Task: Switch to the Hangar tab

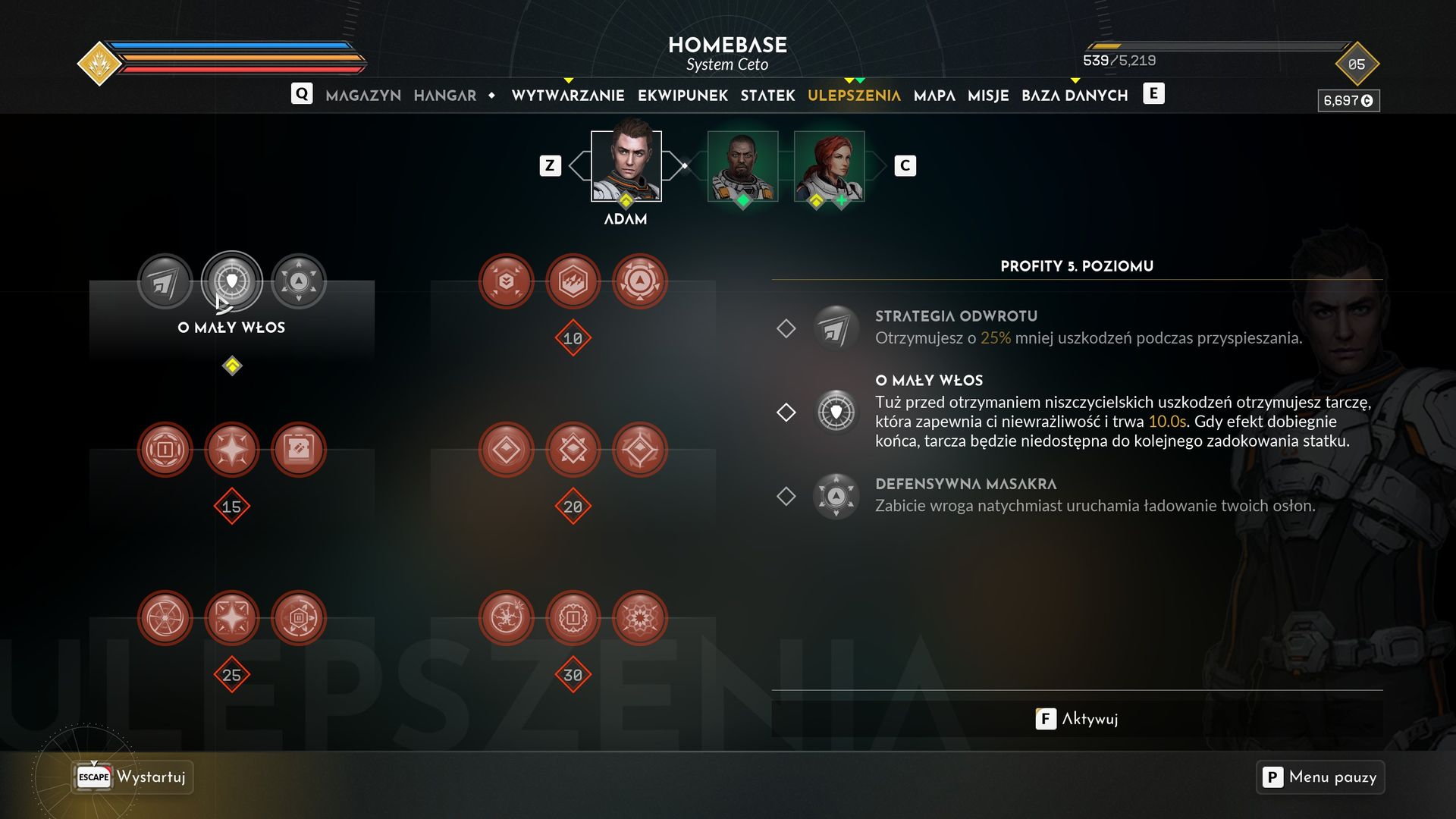Action: 444,96
